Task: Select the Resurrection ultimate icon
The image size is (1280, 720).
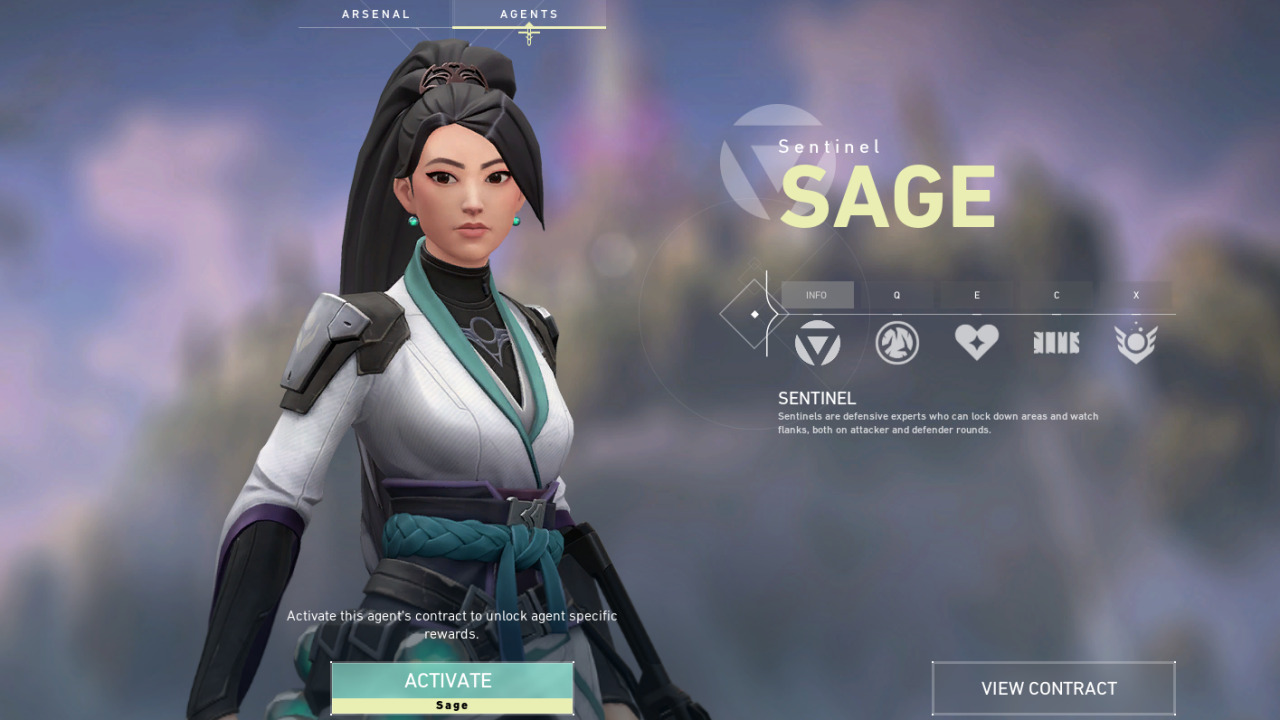Action: pyautogui.click(x=1136, y=342)
